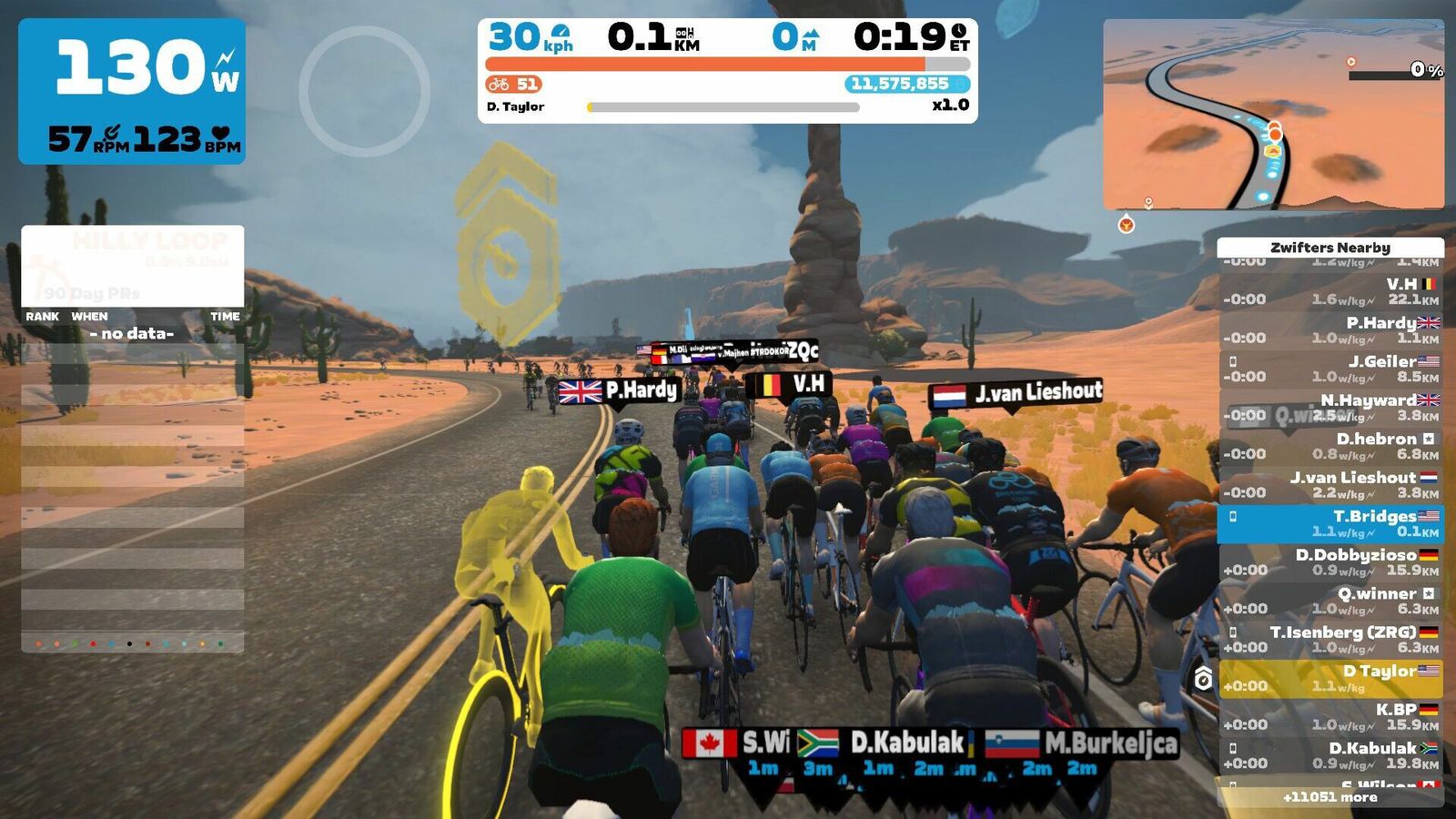Choose J.van Lieshout's row in the Zwifters Nearby list
The image size is (1456, 819).
click(1330, 485)
